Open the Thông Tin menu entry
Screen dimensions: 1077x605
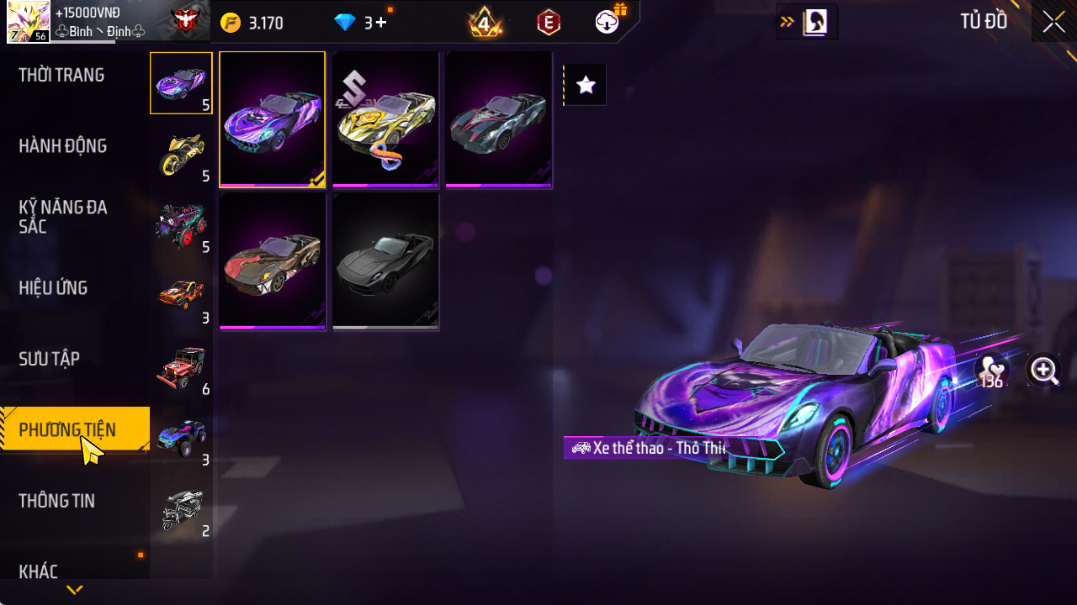tap(57, 501)
